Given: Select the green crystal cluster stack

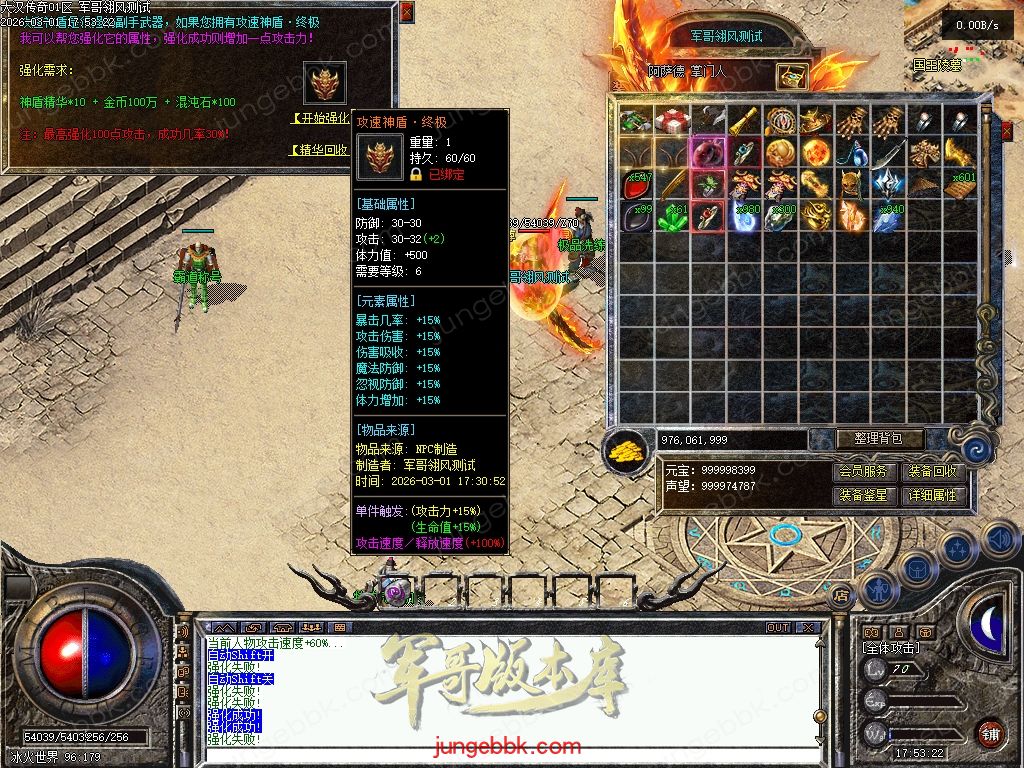Looking at the screenshot, I should click(672, 217).
